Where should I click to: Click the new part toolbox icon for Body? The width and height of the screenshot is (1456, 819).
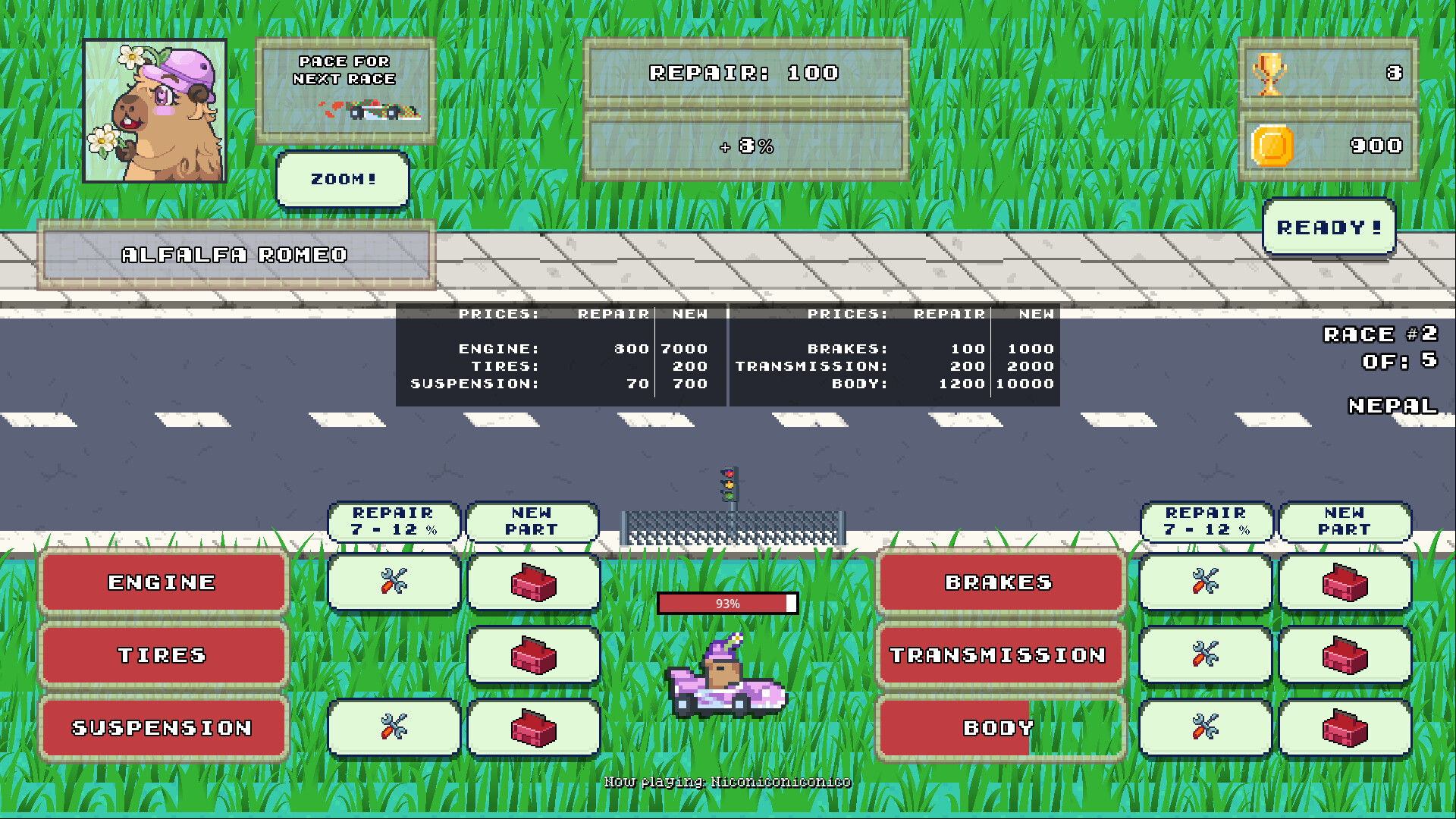click(1345, 728)
